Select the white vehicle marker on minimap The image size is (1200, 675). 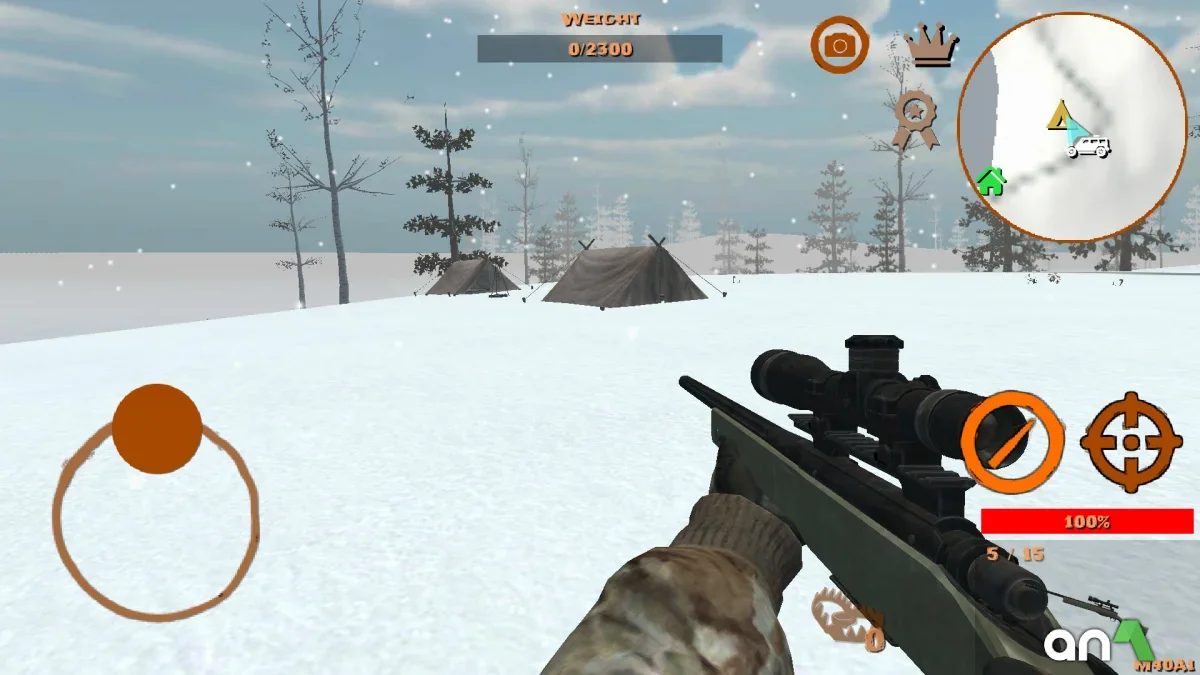(x=1088, y=148)
